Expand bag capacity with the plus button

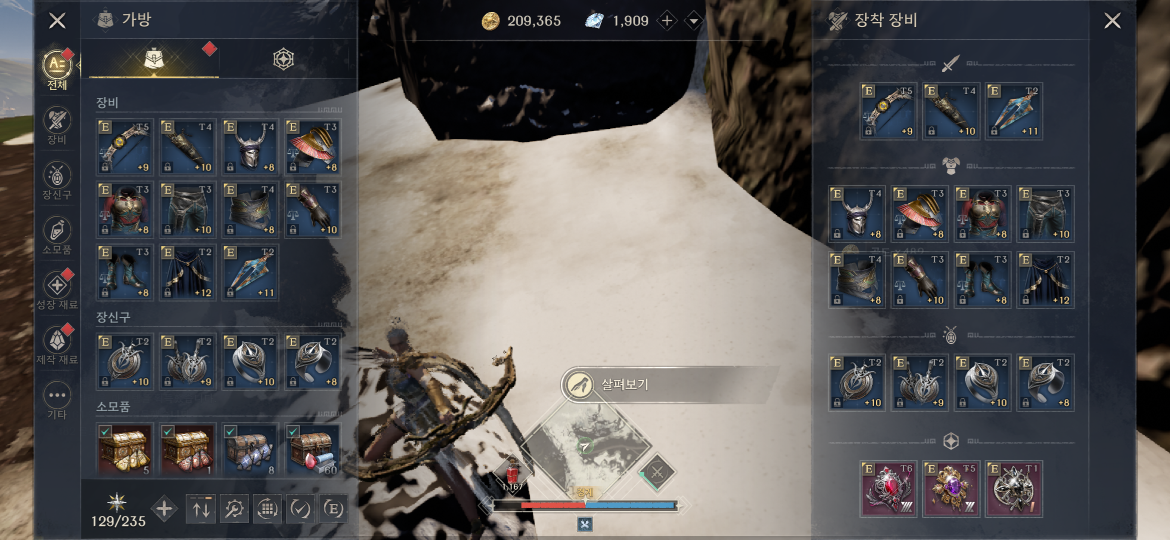(165, 508)
